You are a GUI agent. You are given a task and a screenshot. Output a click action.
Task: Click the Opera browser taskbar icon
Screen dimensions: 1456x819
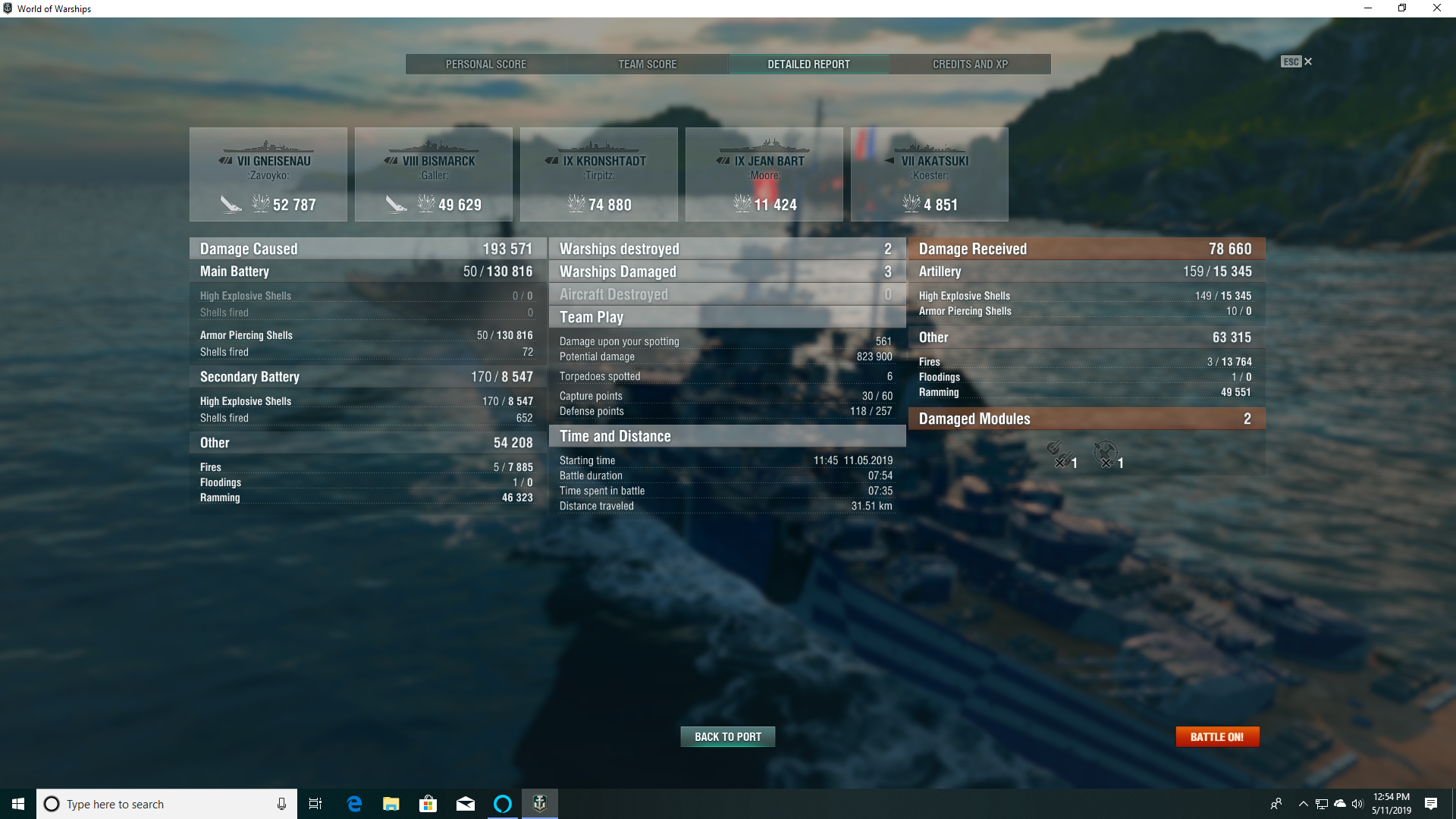502,804
